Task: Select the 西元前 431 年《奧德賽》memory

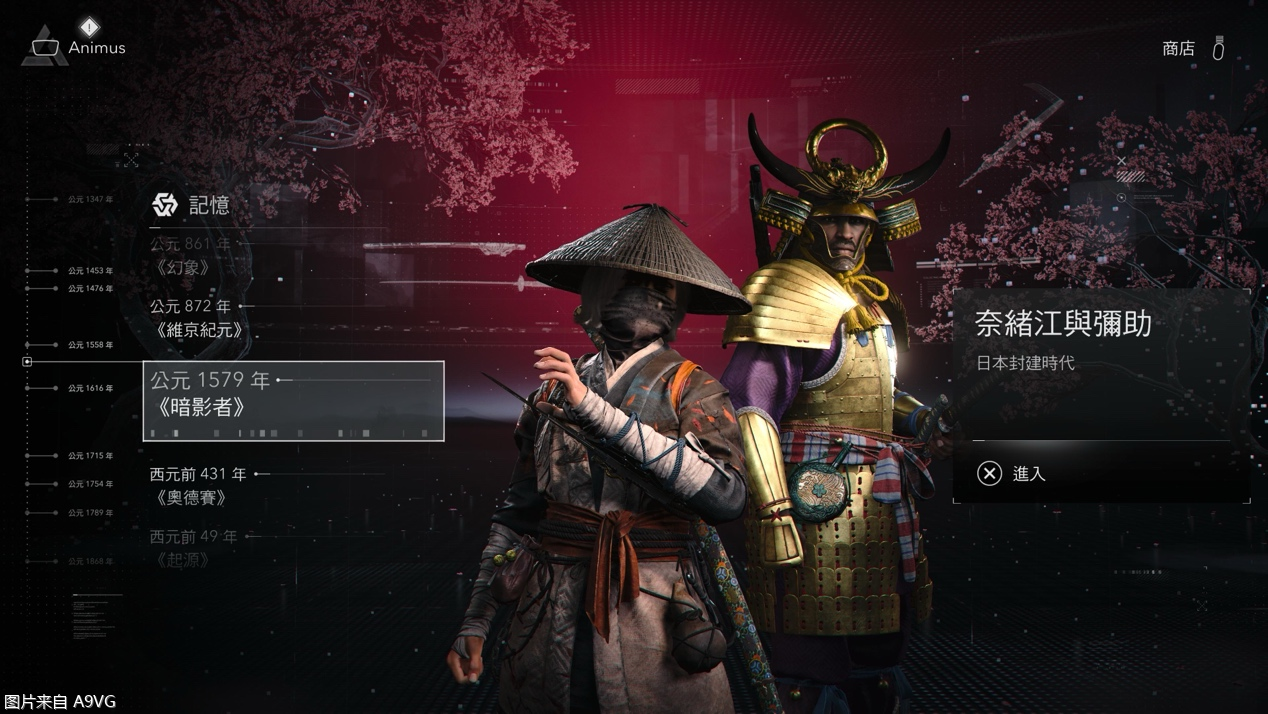Action: click(198, 485)
